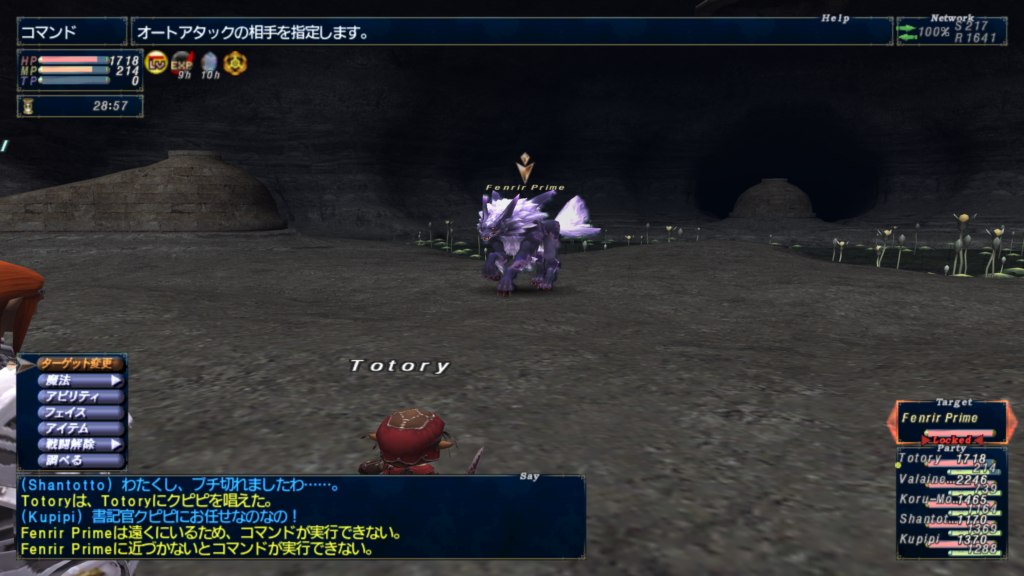Click the EXP bonus status icon

[x=182, y=63]
